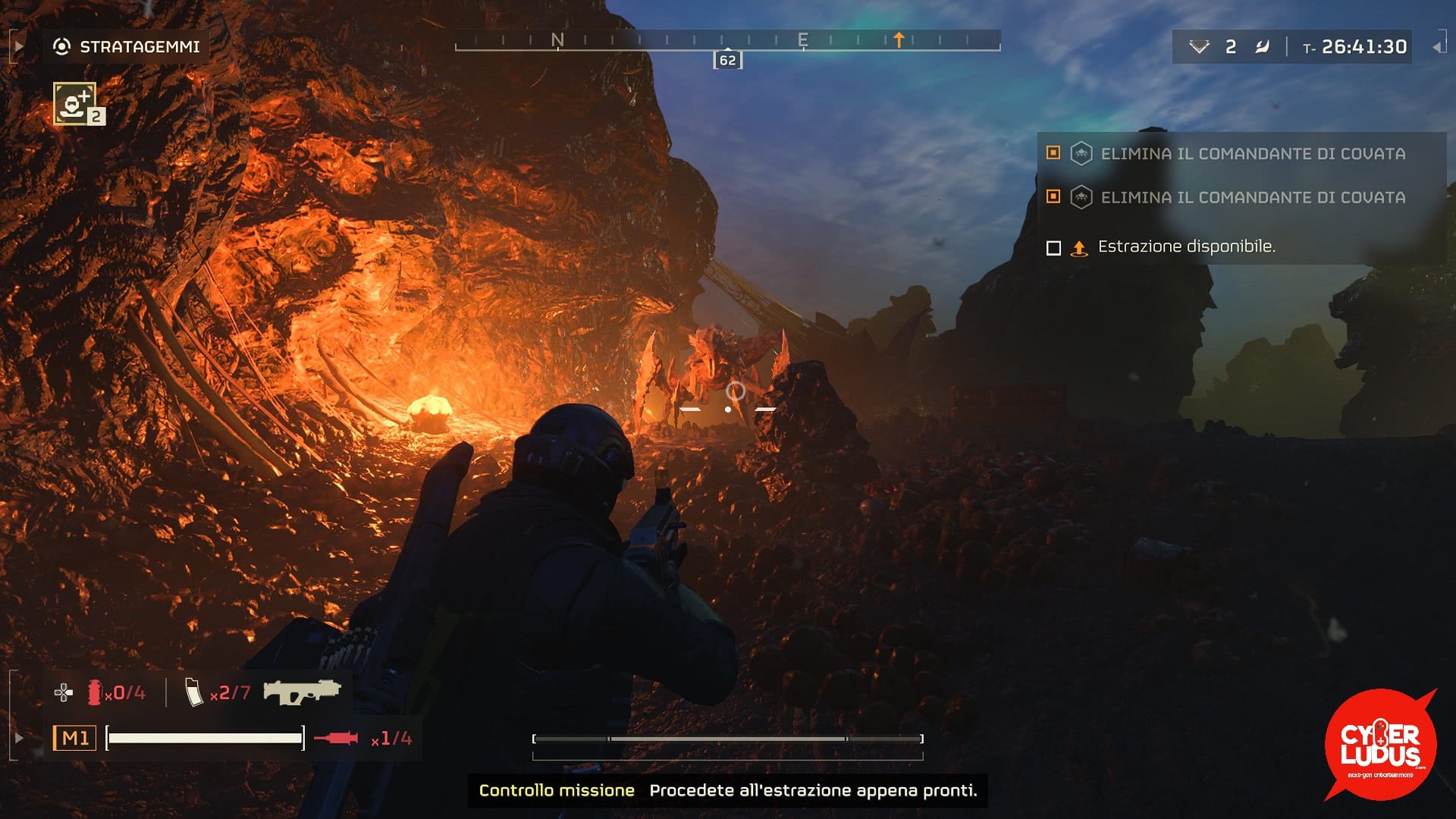This screenshot has width=1456, height=819.
Task: Click the M1 player tag
Action: coord(75,738)
